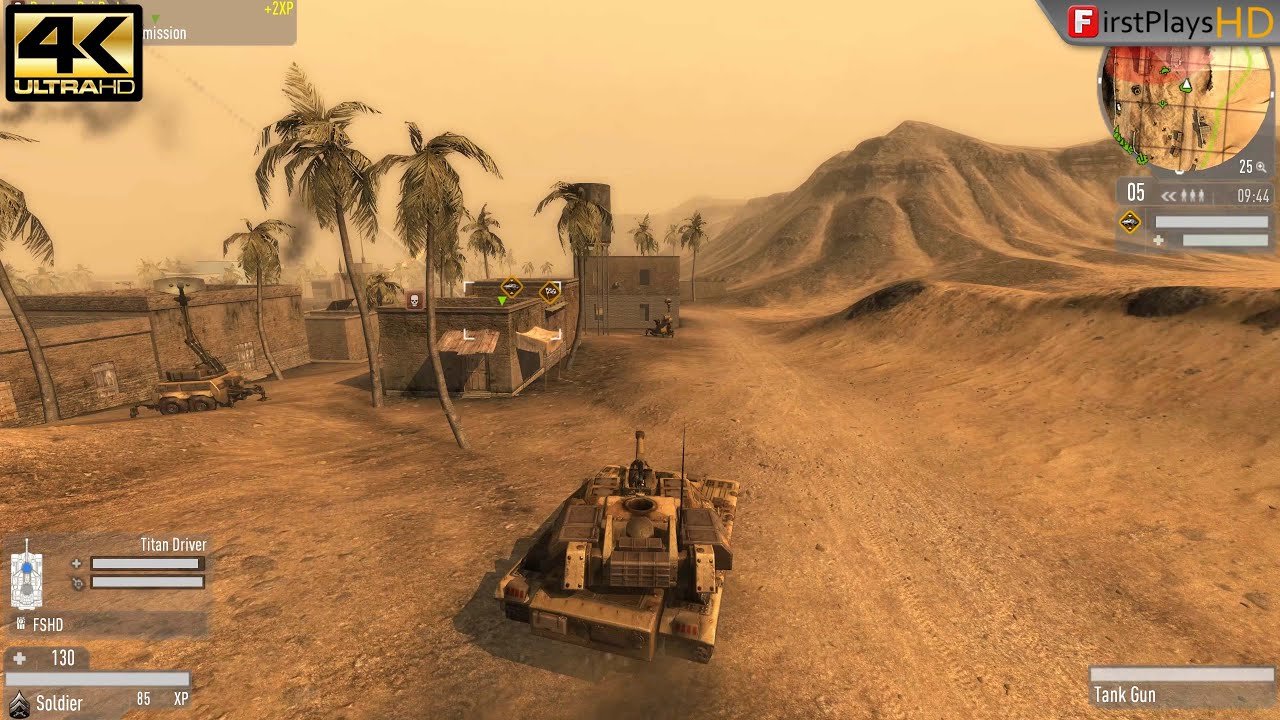Select the health plus icon beside 130
This screenshot has height=720, width=1280.
(x=17, y=658)
